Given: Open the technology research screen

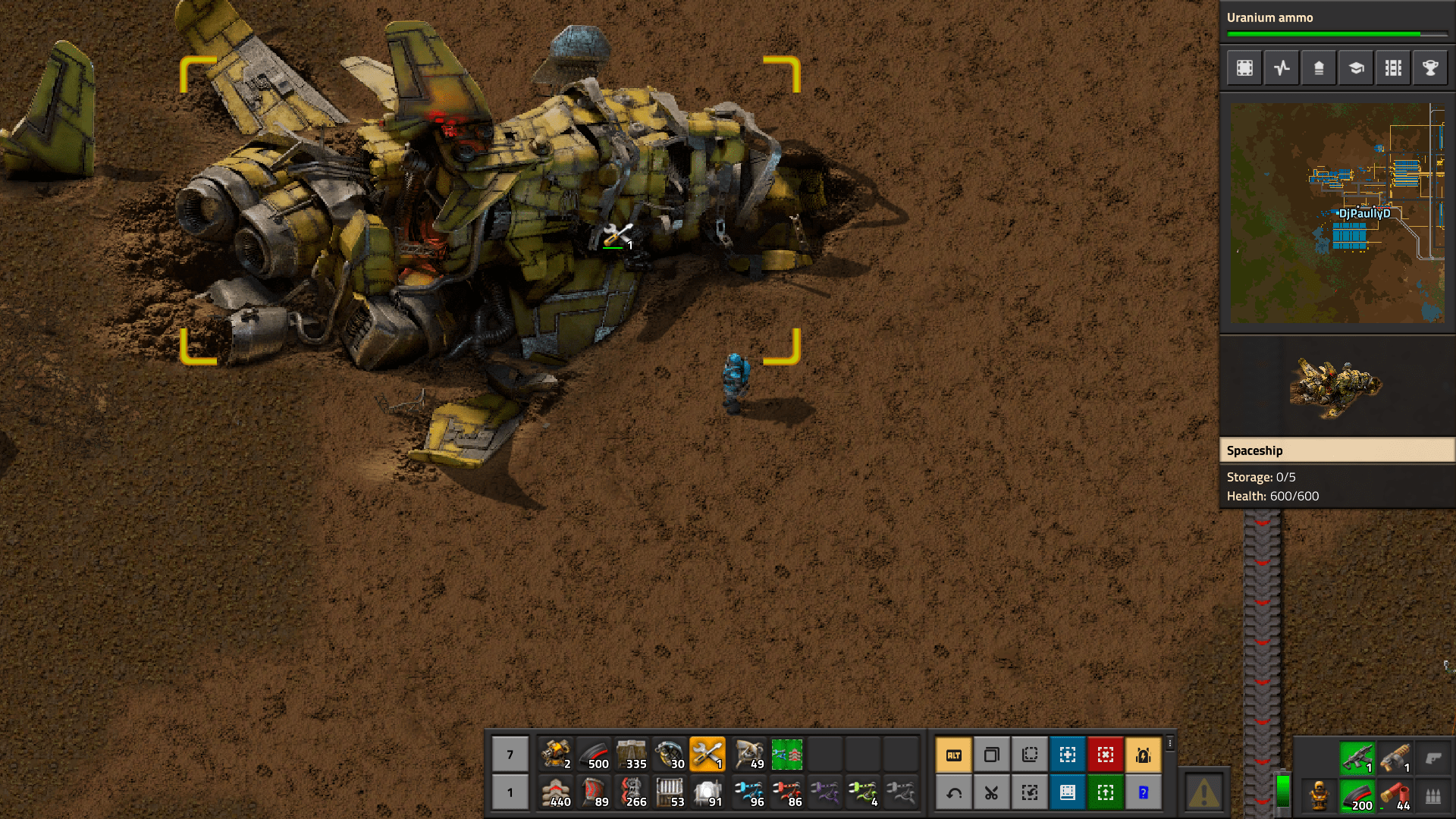Looking at the screenshot, I should 1355,67.
